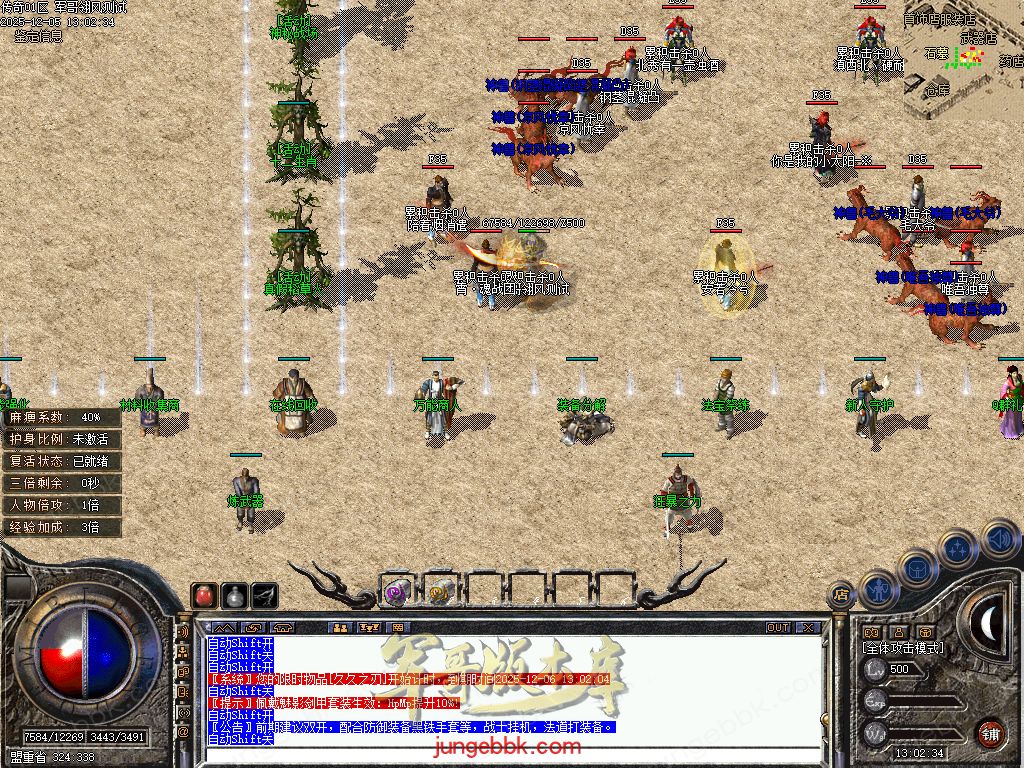Open the 店 shop button
1024x768 pixels.
[840, 596]
